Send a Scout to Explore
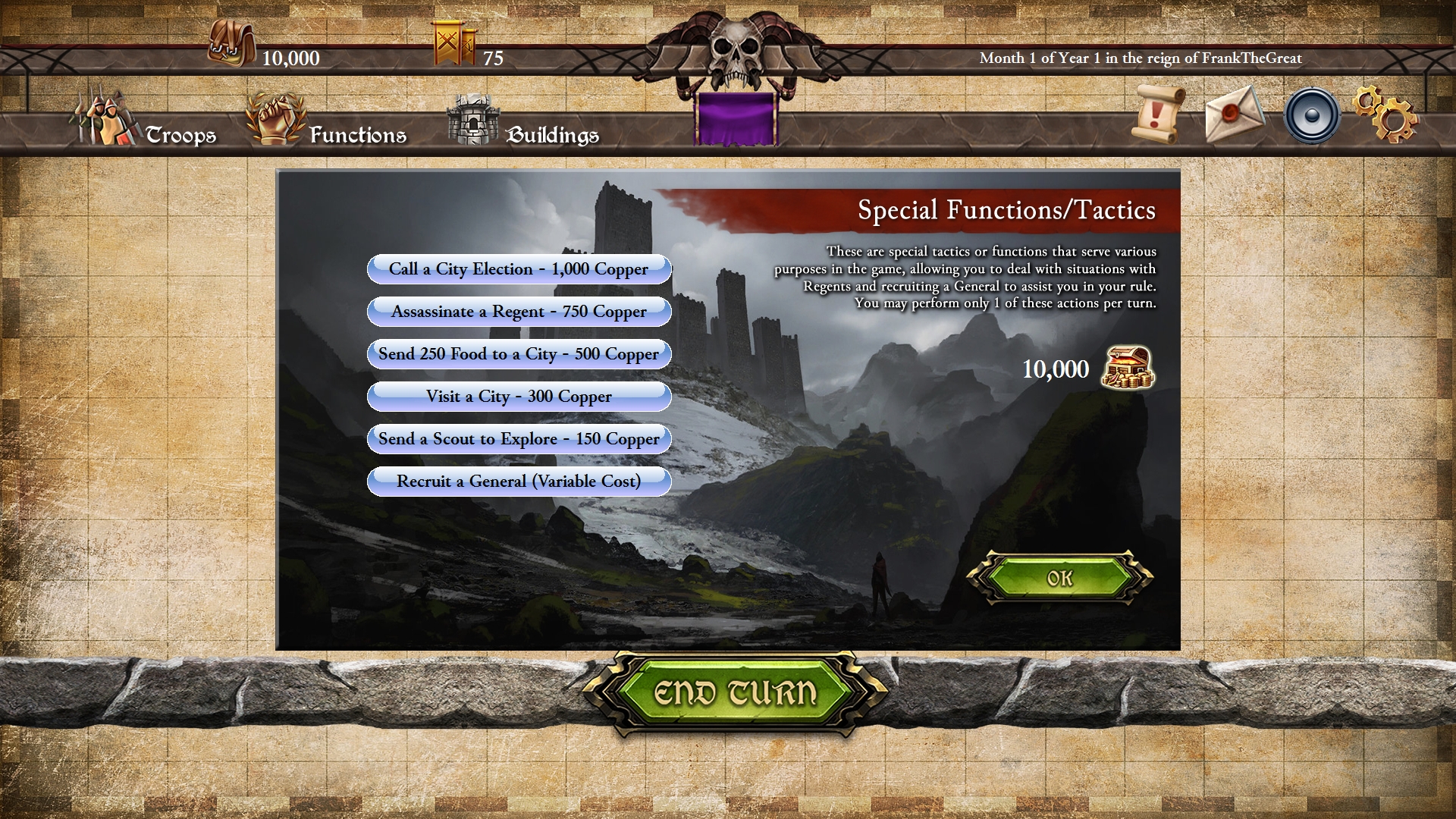Image resolution: width=1456 pixels, height=819 pixels. [x=519, y=439]
